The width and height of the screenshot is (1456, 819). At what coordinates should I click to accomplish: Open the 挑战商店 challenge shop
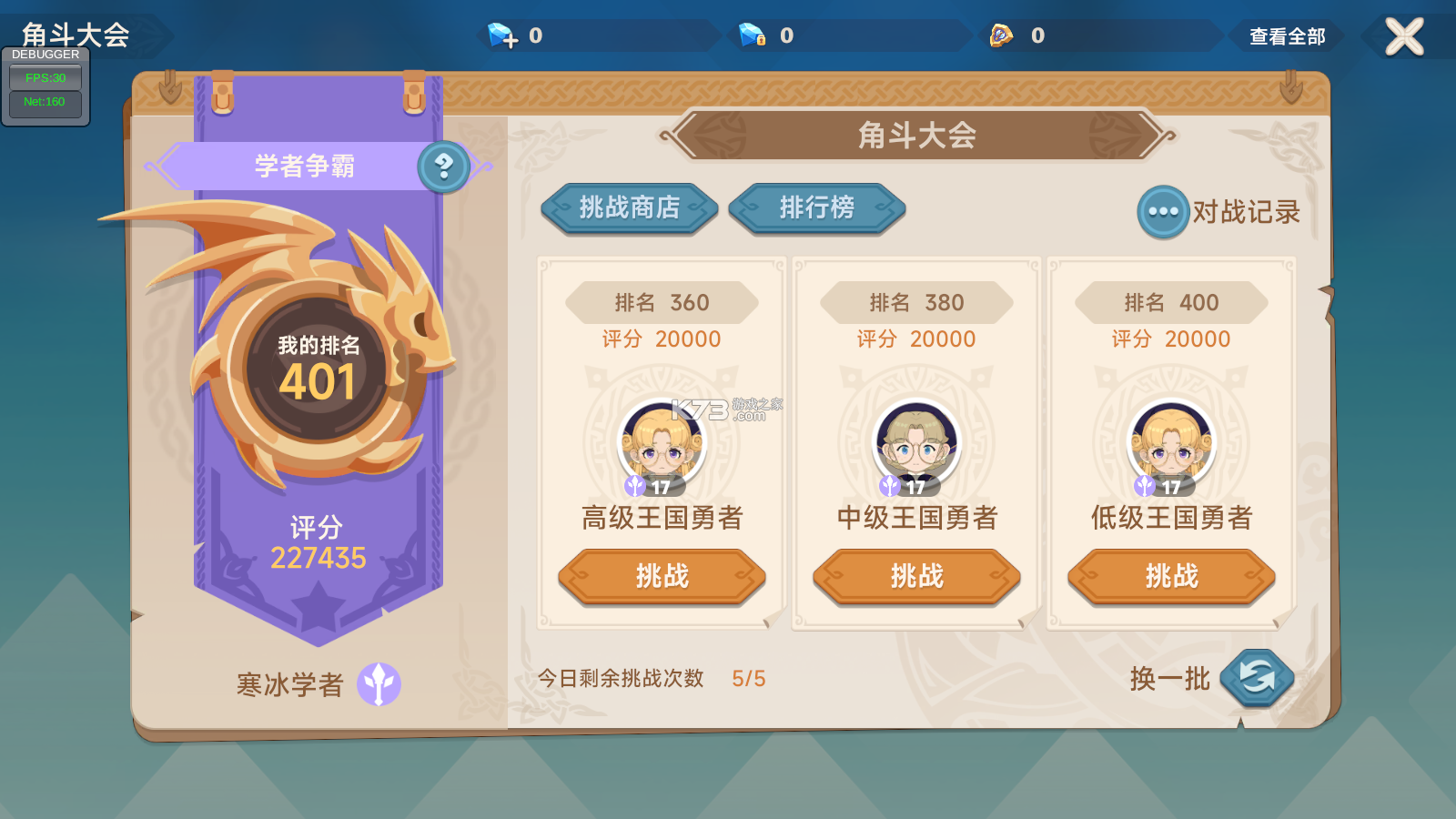coord(629,209)
